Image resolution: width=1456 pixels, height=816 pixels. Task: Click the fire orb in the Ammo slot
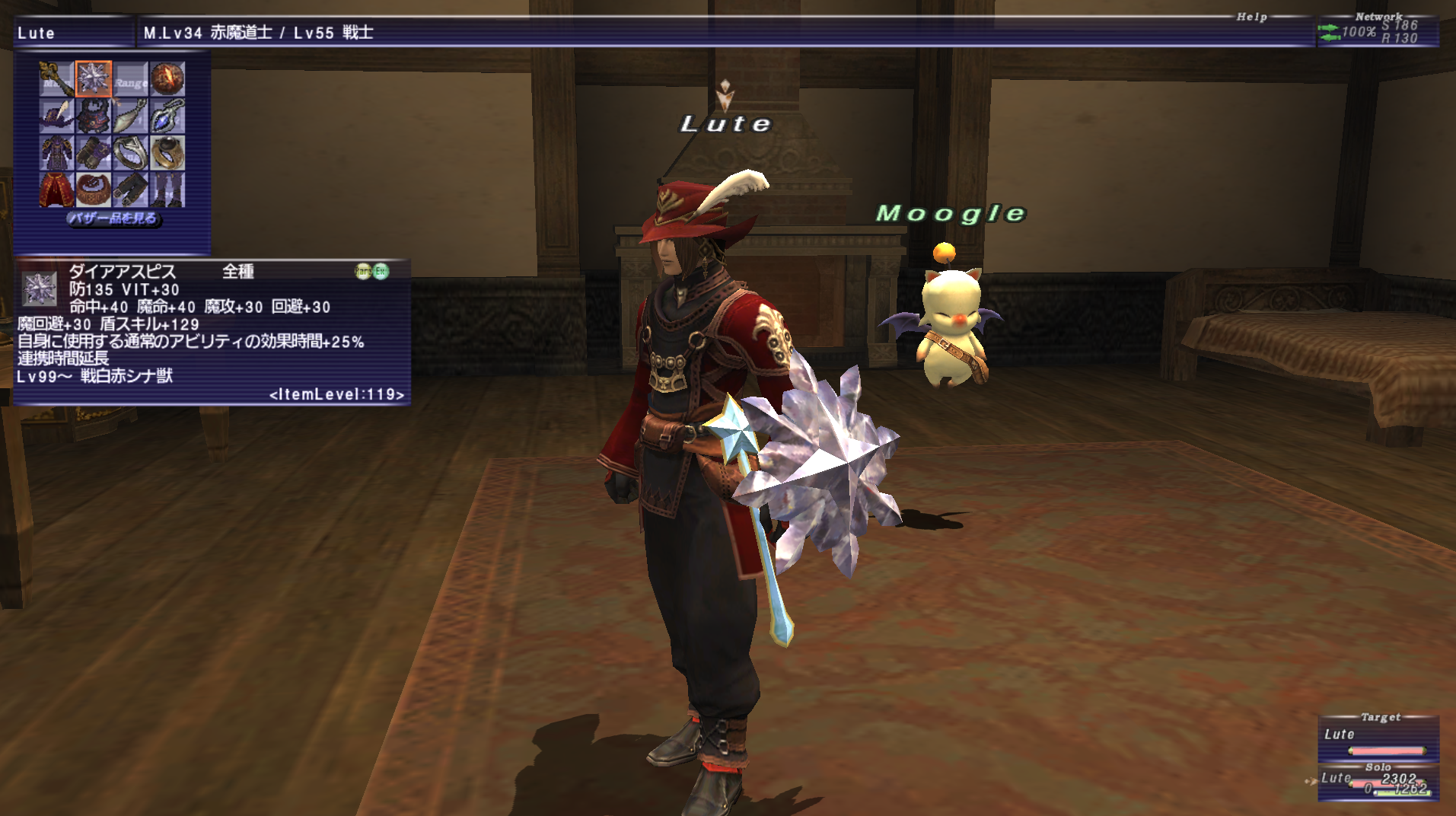point(167,80)
